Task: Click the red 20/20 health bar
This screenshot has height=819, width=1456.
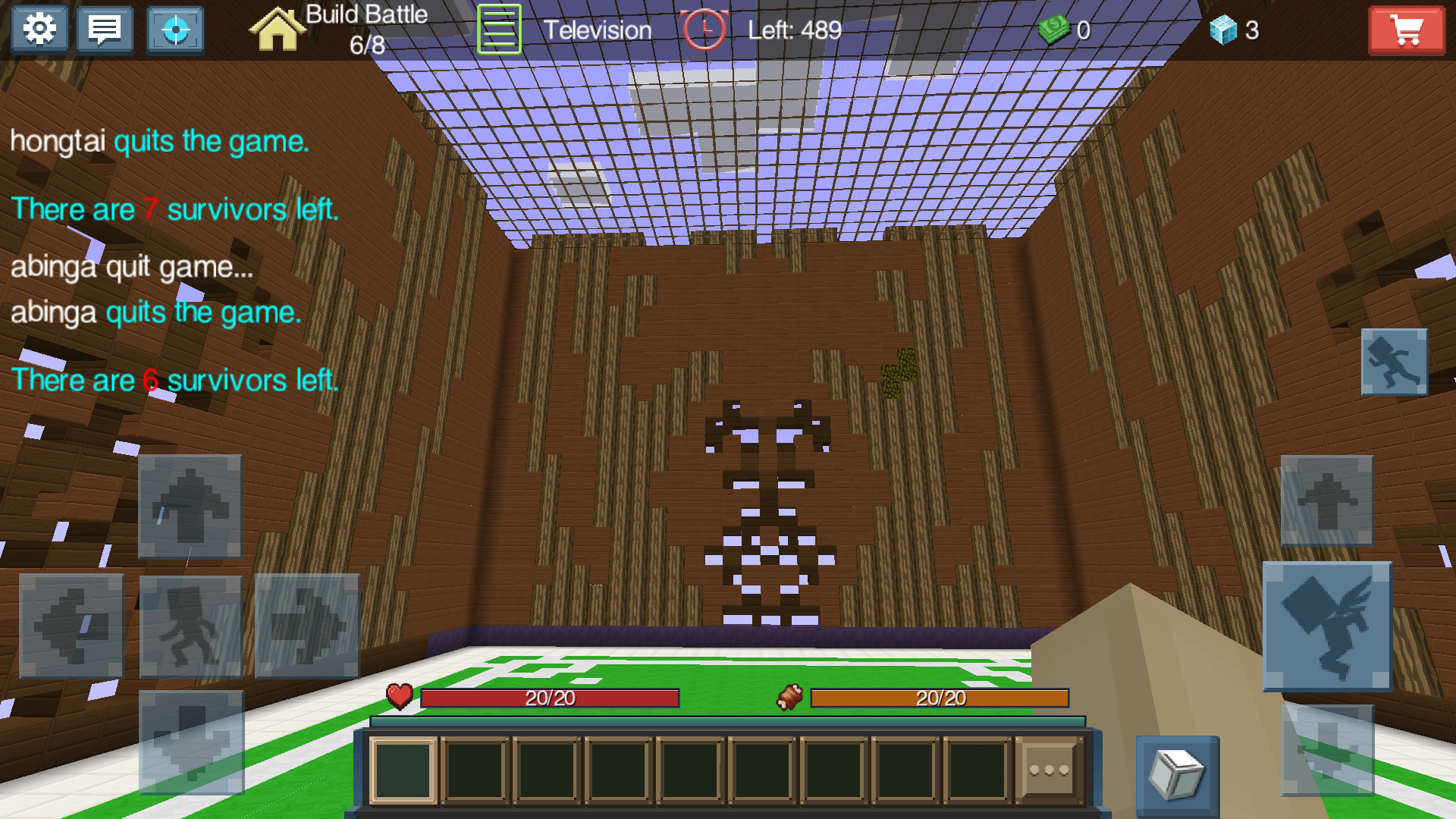Action: [x=551, y=698]
